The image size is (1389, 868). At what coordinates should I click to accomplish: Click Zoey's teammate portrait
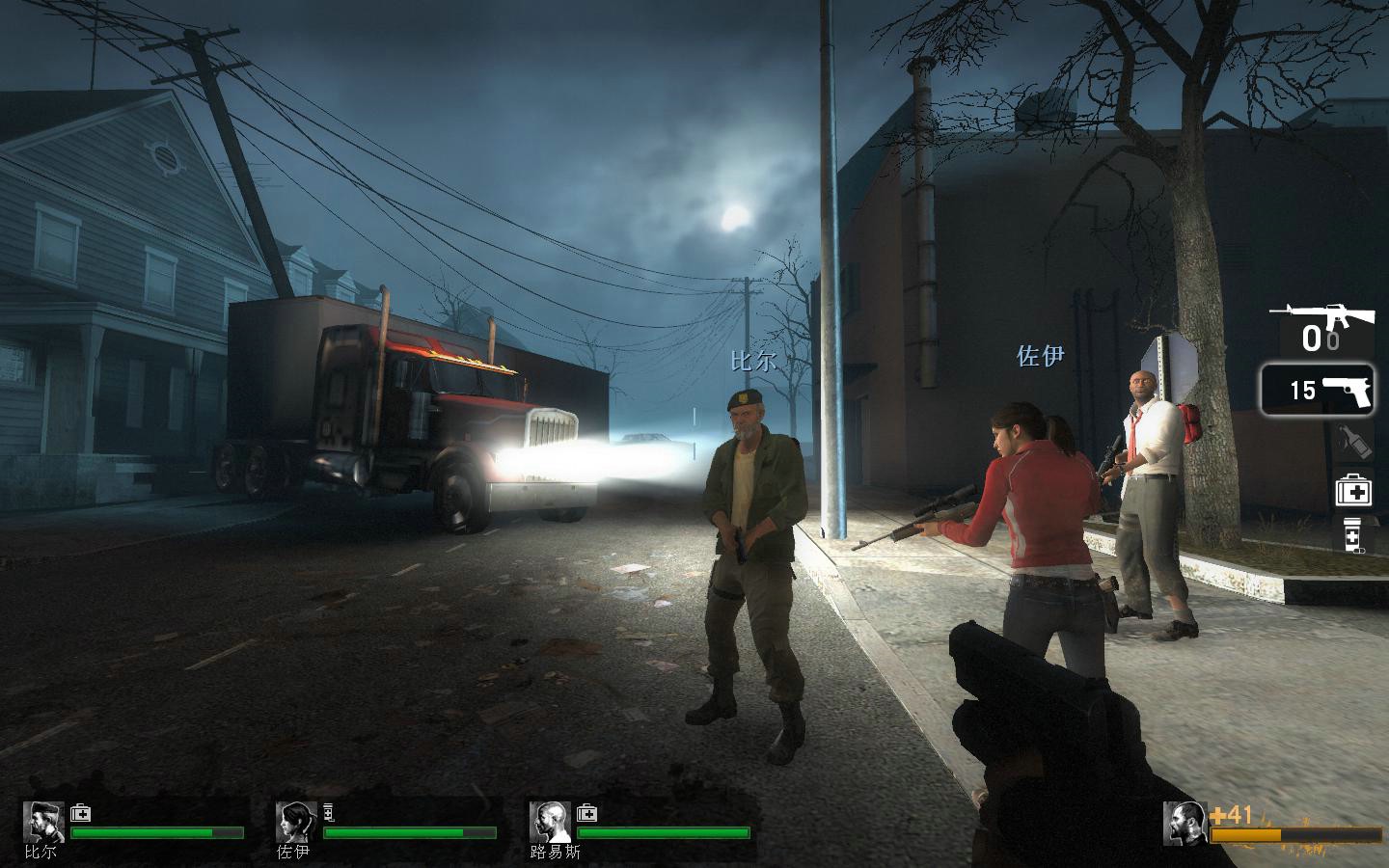[295, 822]
